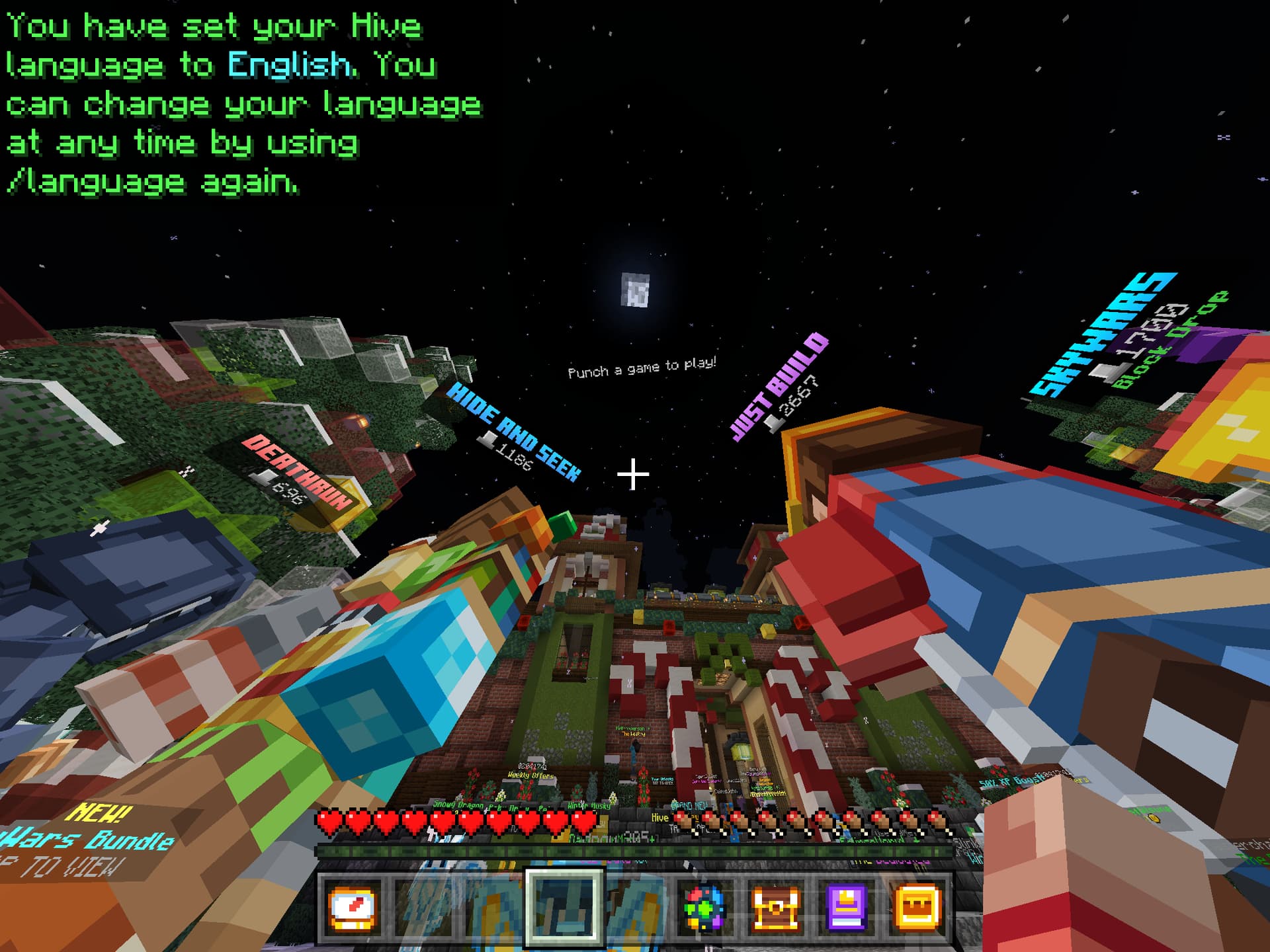Select the rainbow gem cosmetics item
The height and width of the screenshot is (952, 1270).
(x=704, y=908)
